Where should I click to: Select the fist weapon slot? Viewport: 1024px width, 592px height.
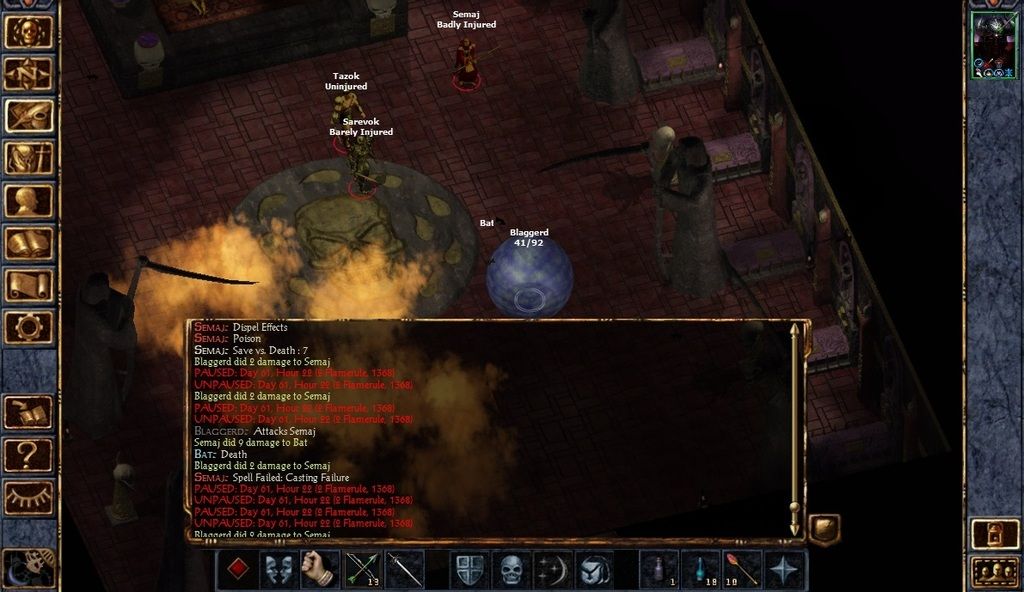(x=317, y=570)
